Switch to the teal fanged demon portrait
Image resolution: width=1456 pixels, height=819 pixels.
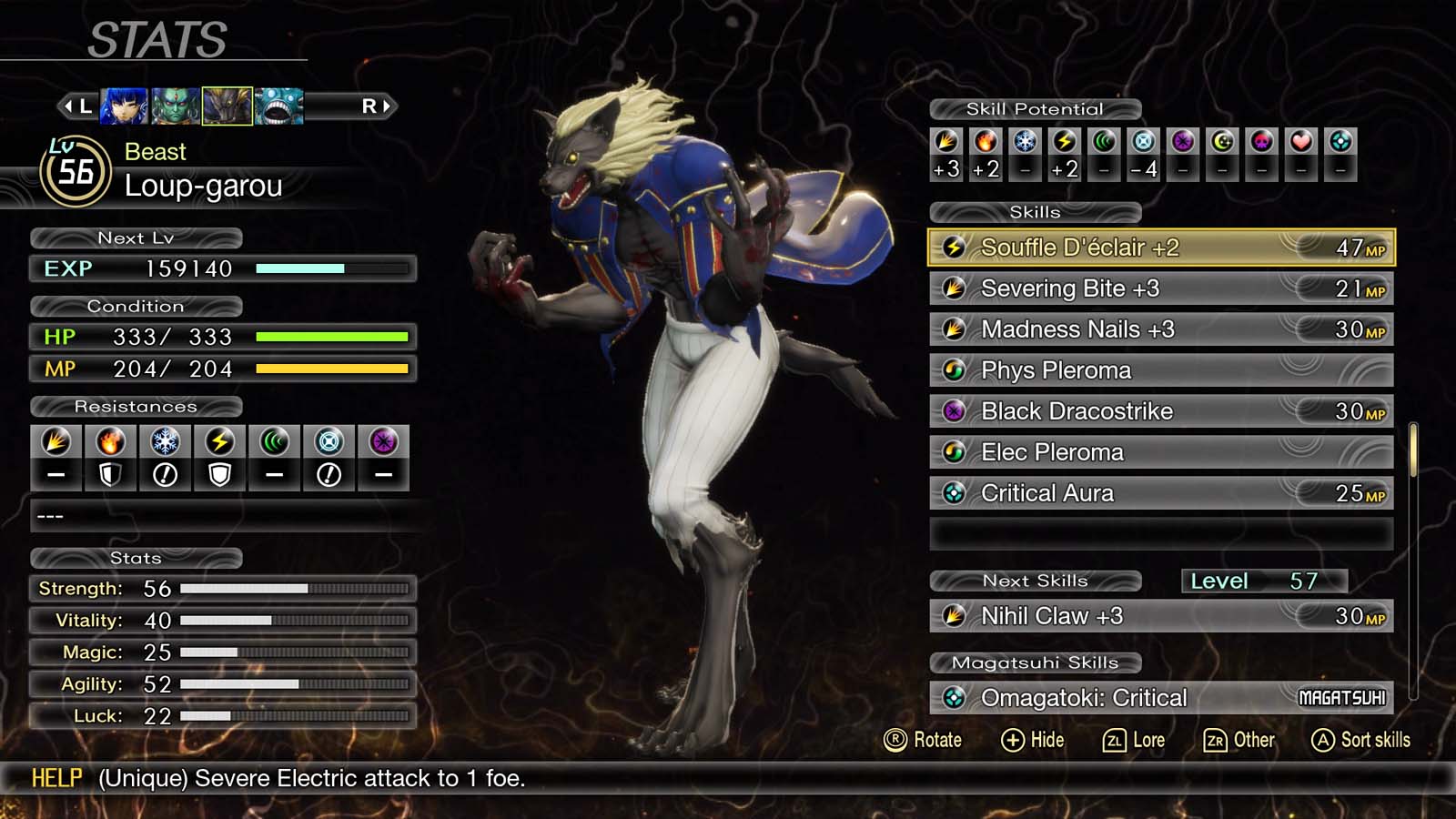278,106
